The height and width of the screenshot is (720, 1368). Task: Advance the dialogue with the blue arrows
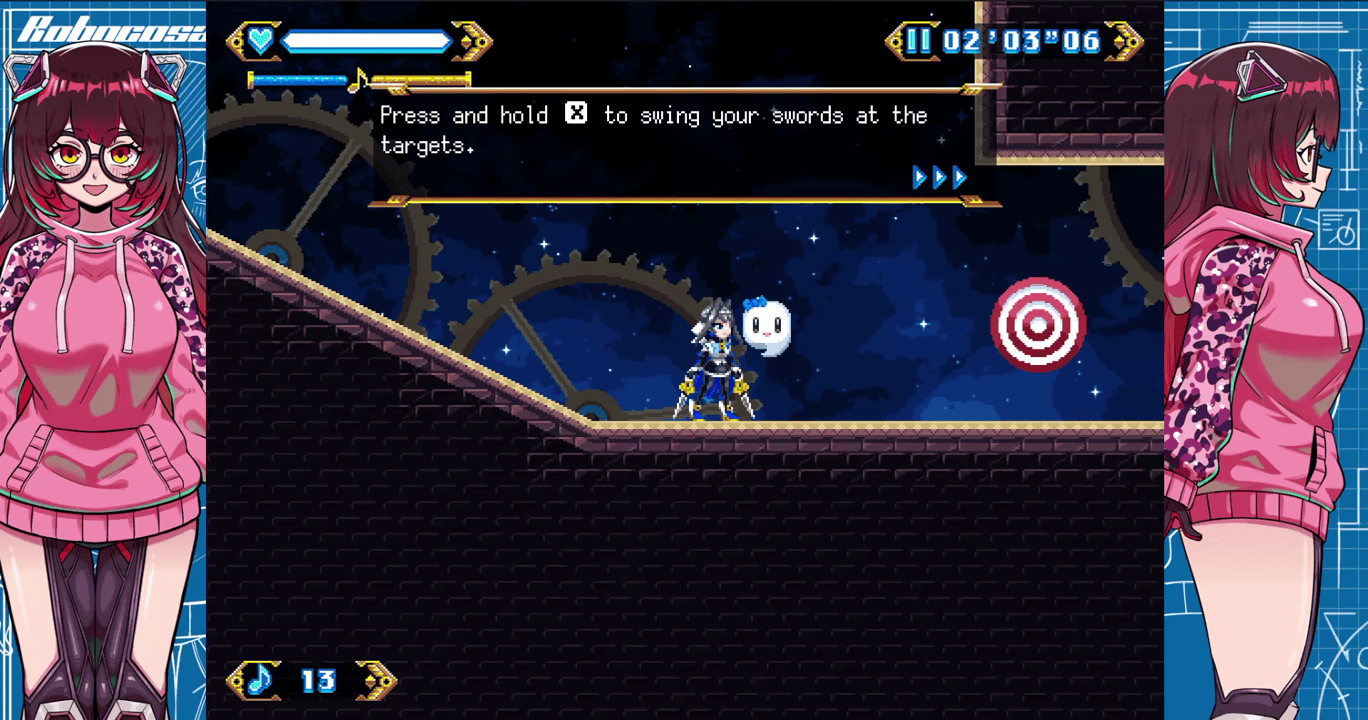click(940, 178)
